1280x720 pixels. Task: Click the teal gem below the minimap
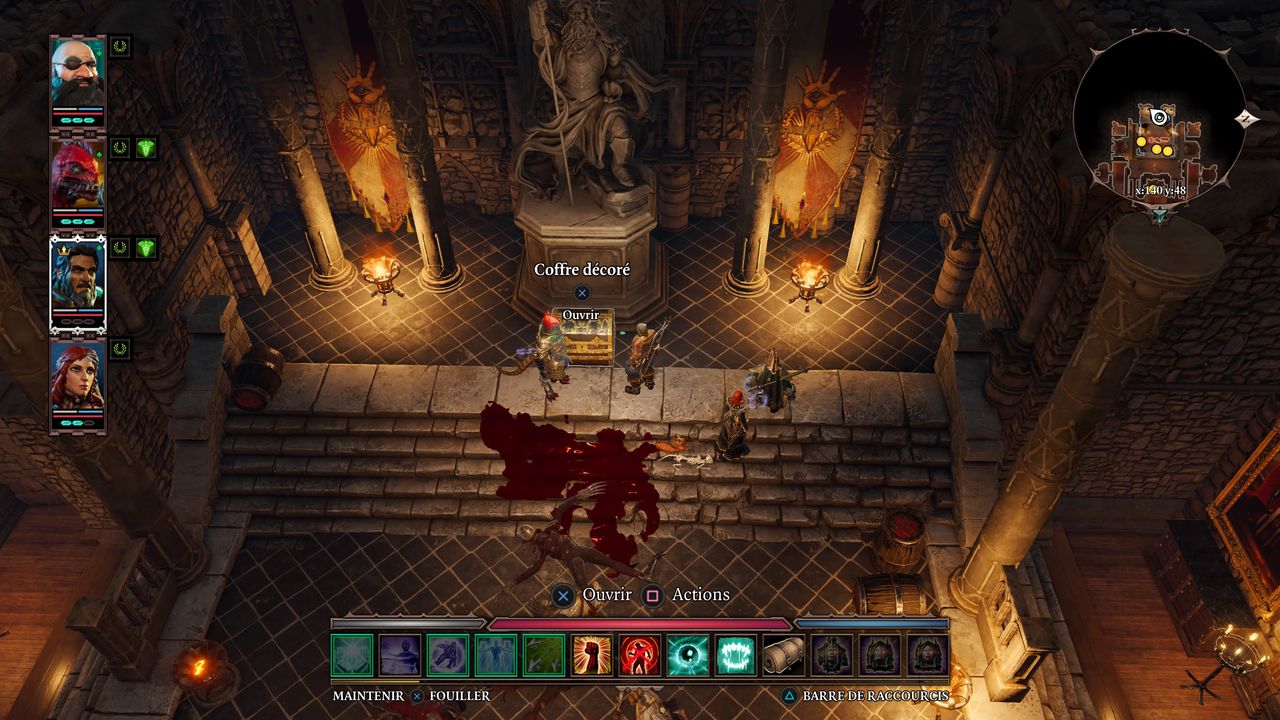point(1160,216)
